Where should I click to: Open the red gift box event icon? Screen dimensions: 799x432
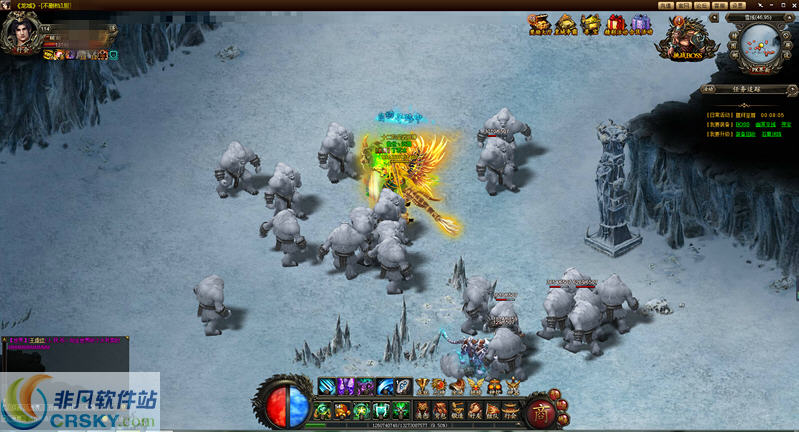tap(616, 22)
